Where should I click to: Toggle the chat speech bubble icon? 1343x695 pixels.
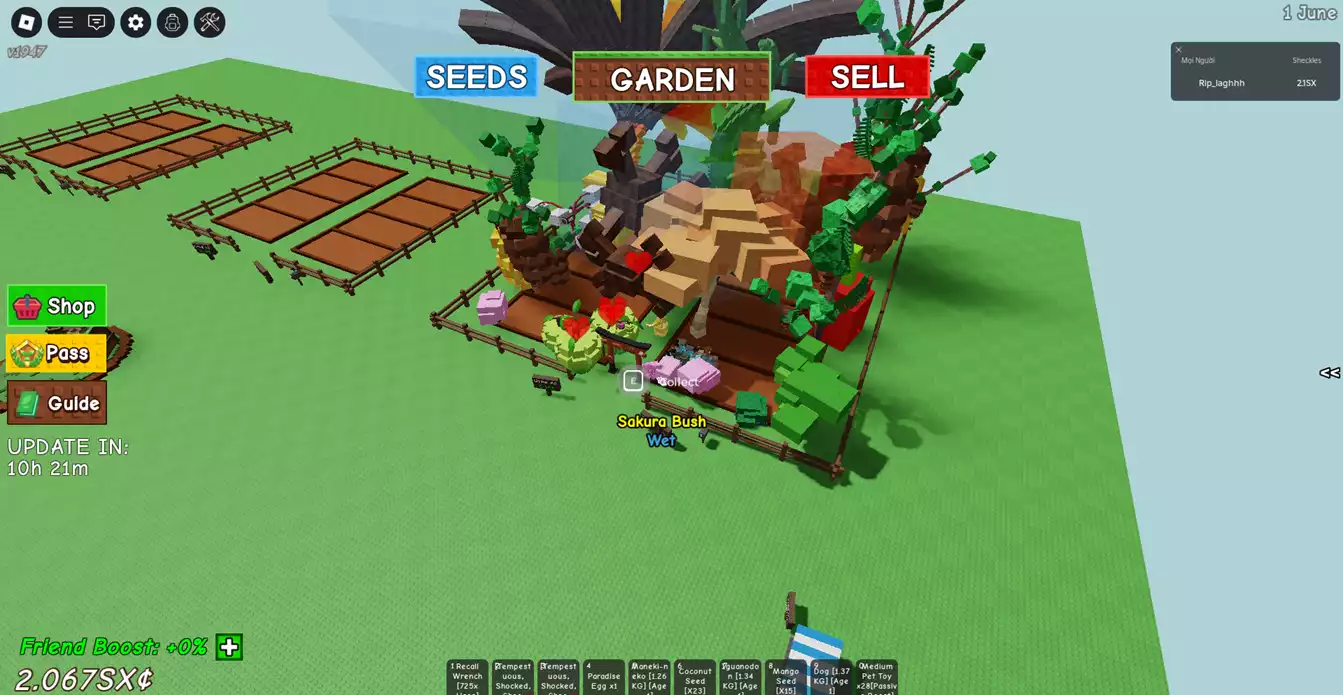(97, 22)
